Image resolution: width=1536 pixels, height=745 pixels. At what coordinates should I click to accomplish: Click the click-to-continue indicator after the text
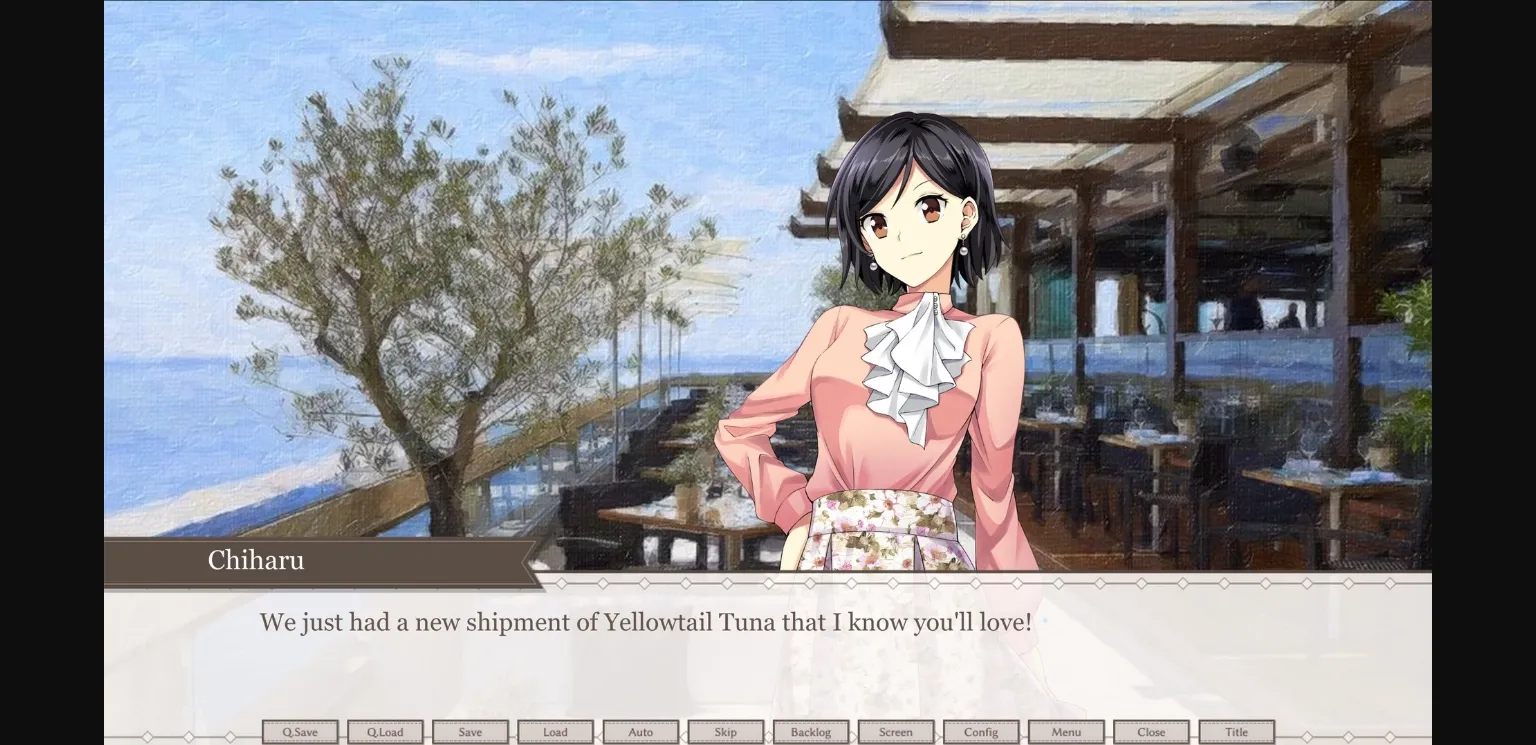(x=1046, y=620)
